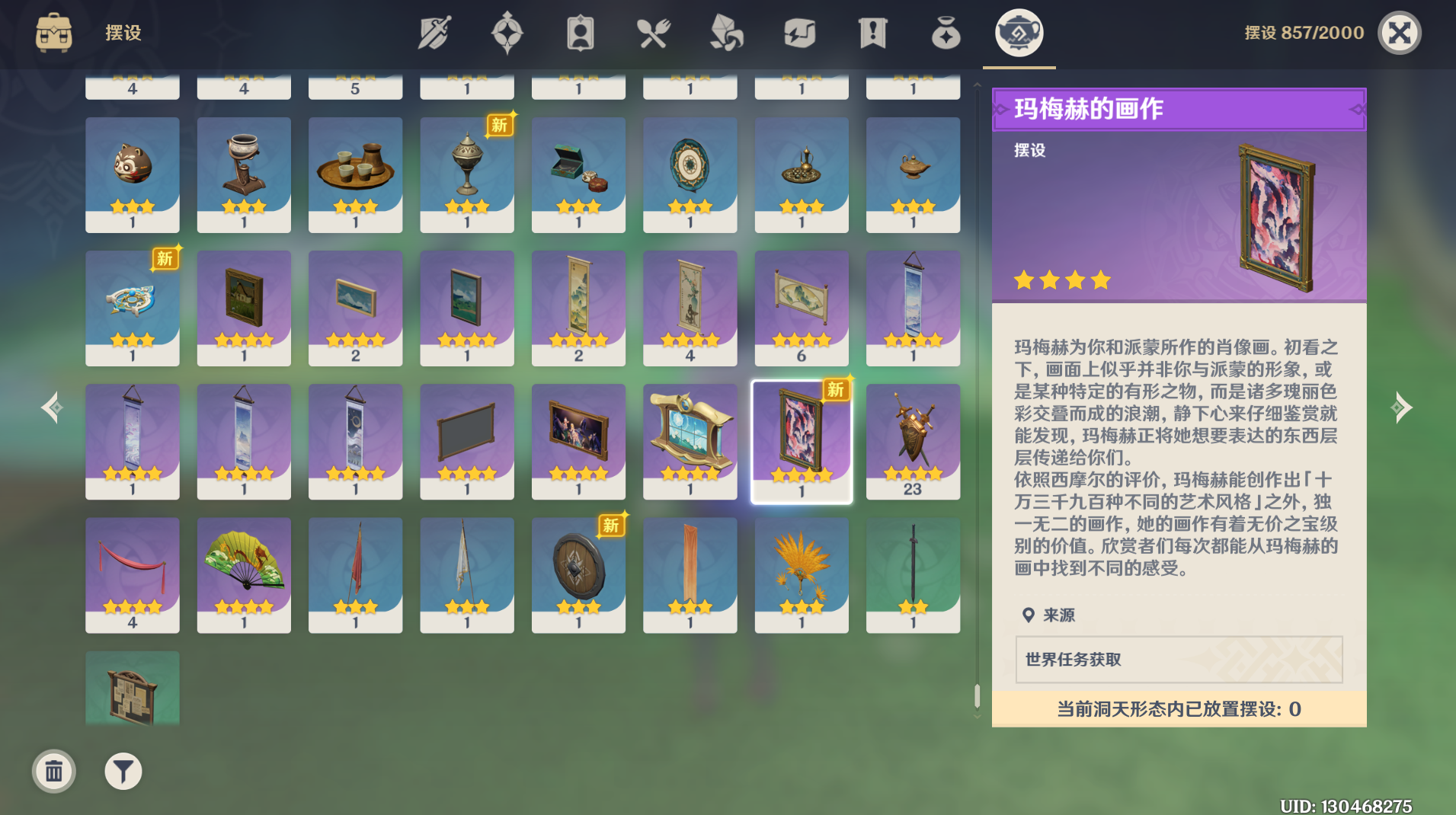Select the character development items category icon

tap(581, 32)
